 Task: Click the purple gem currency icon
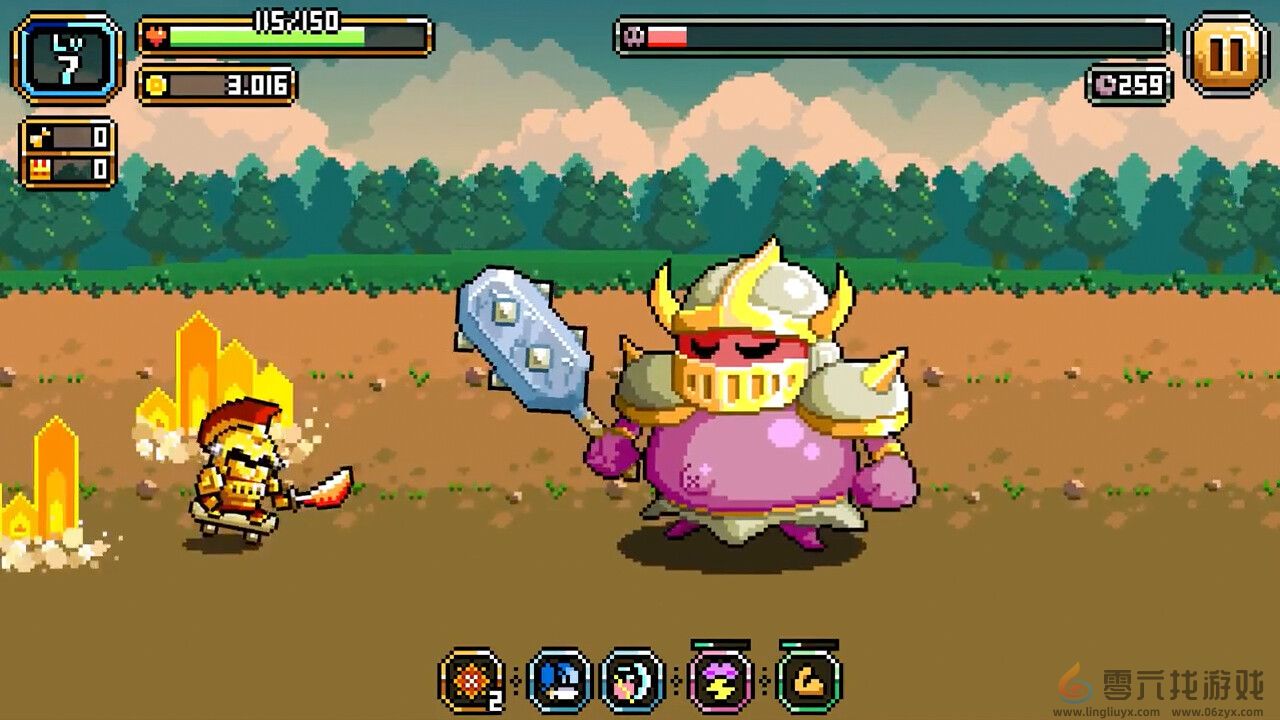click(1105, 86)
